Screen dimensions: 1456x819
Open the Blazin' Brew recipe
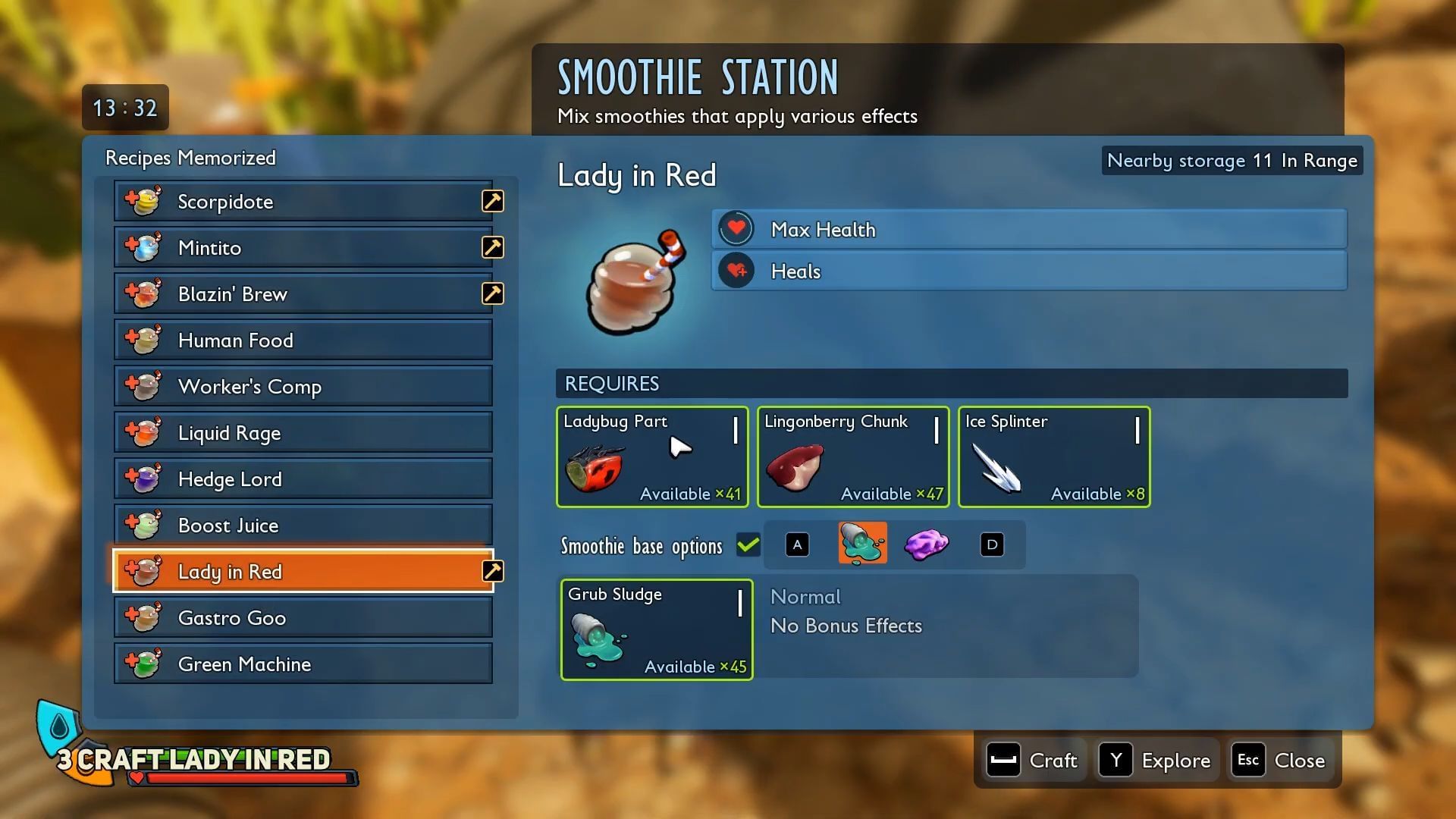[303, 294]
